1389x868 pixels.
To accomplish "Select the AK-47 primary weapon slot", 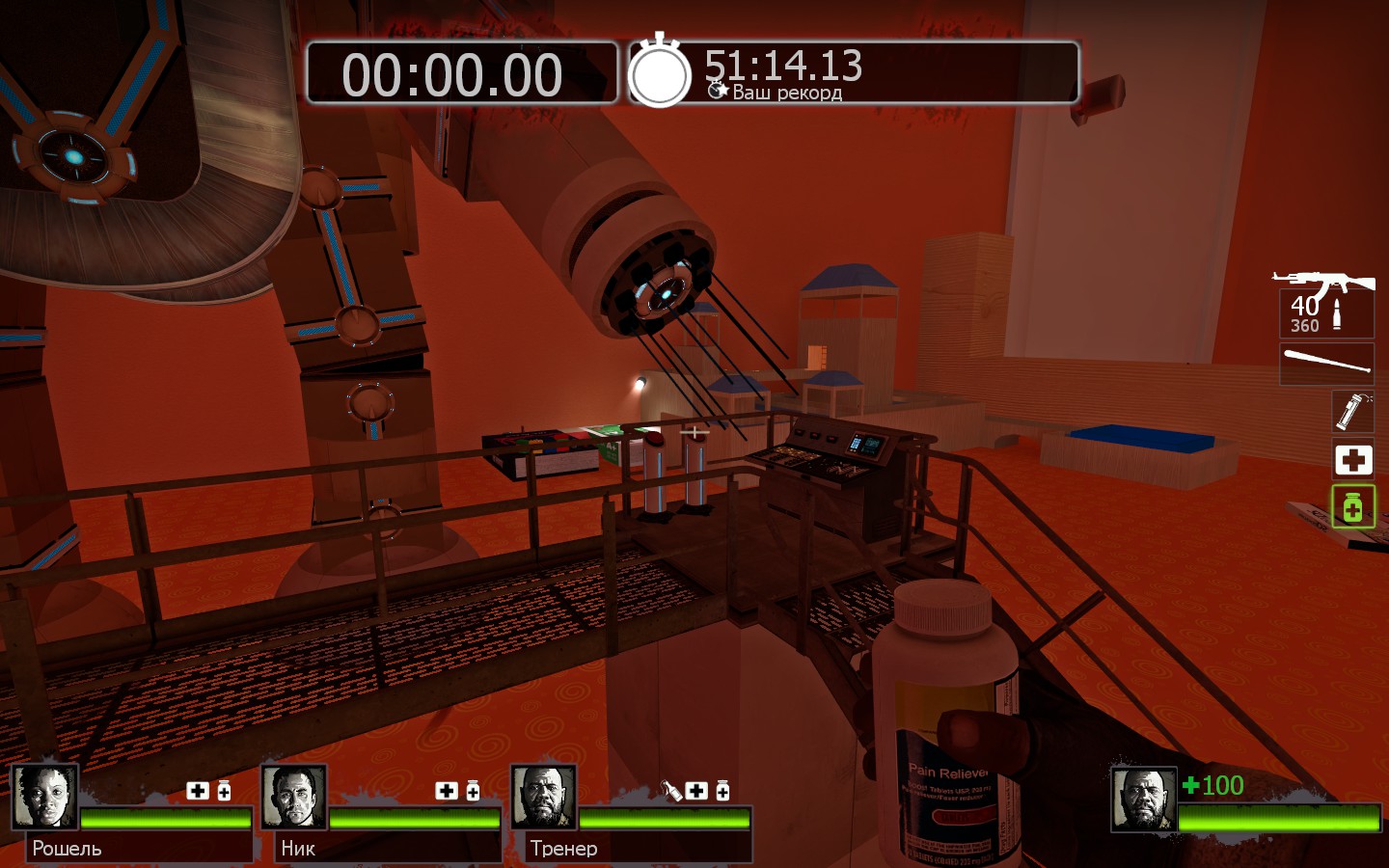I will pos(1326,304).
